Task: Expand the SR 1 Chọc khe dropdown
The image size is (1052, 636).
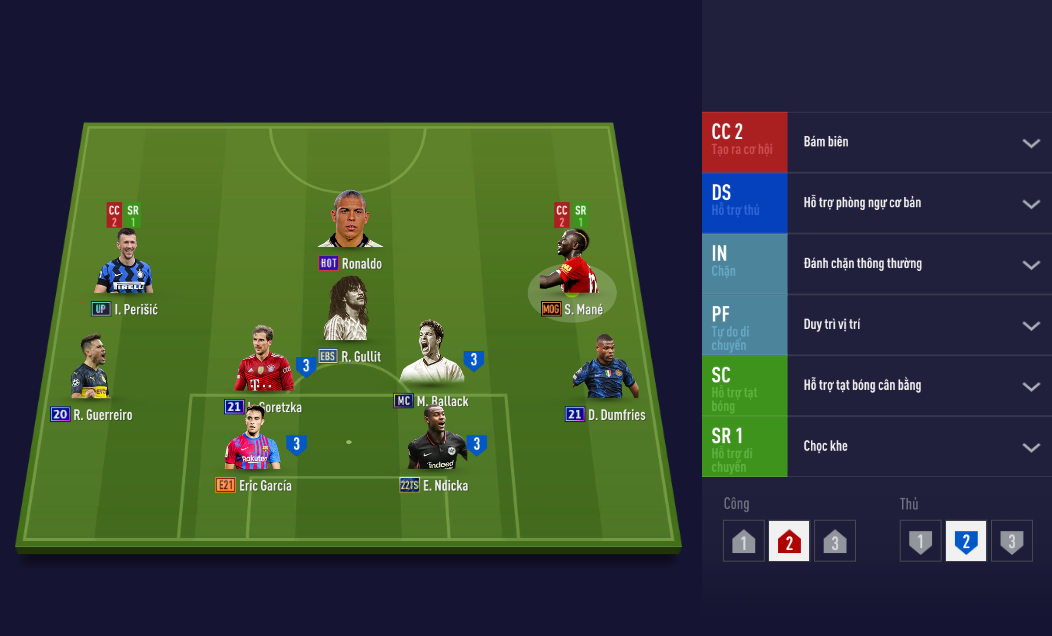Action: [1031, 447]
